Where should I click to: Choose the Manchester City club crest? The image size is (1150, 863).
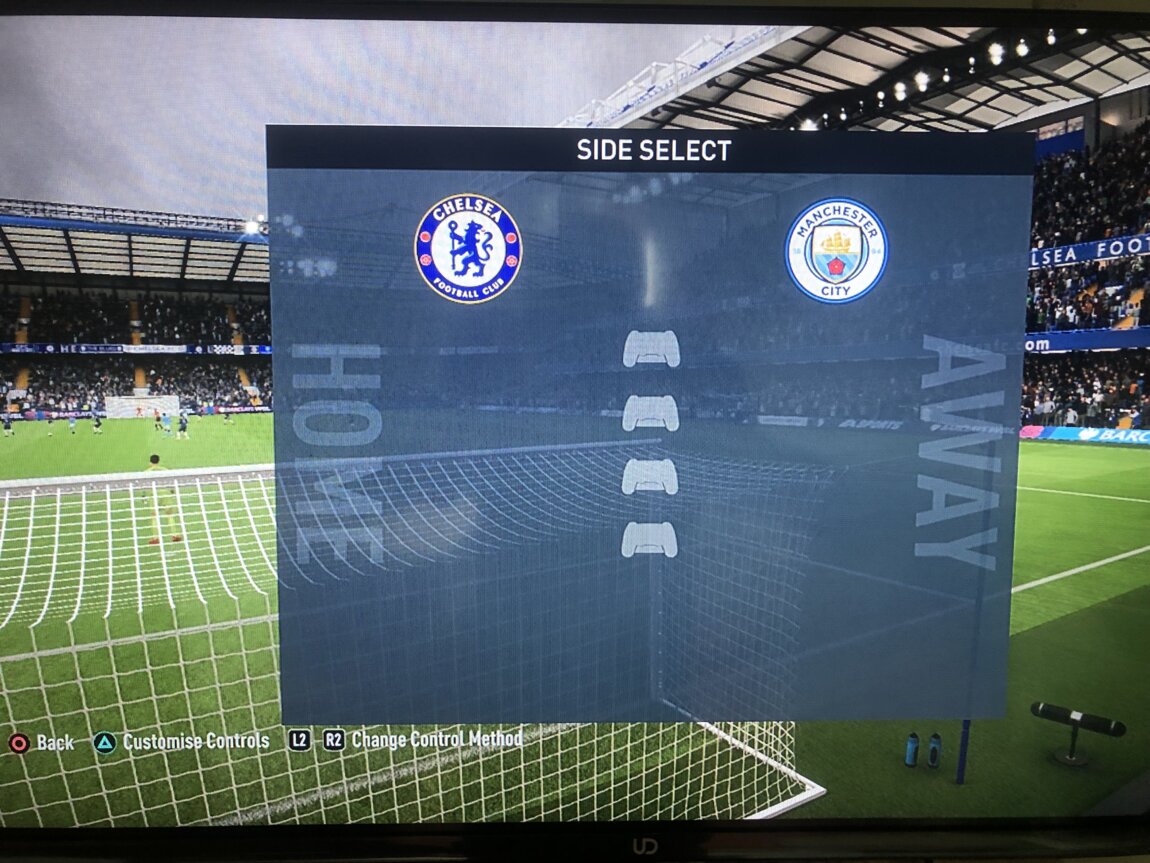pyautogui.click(x=836, y=250)
